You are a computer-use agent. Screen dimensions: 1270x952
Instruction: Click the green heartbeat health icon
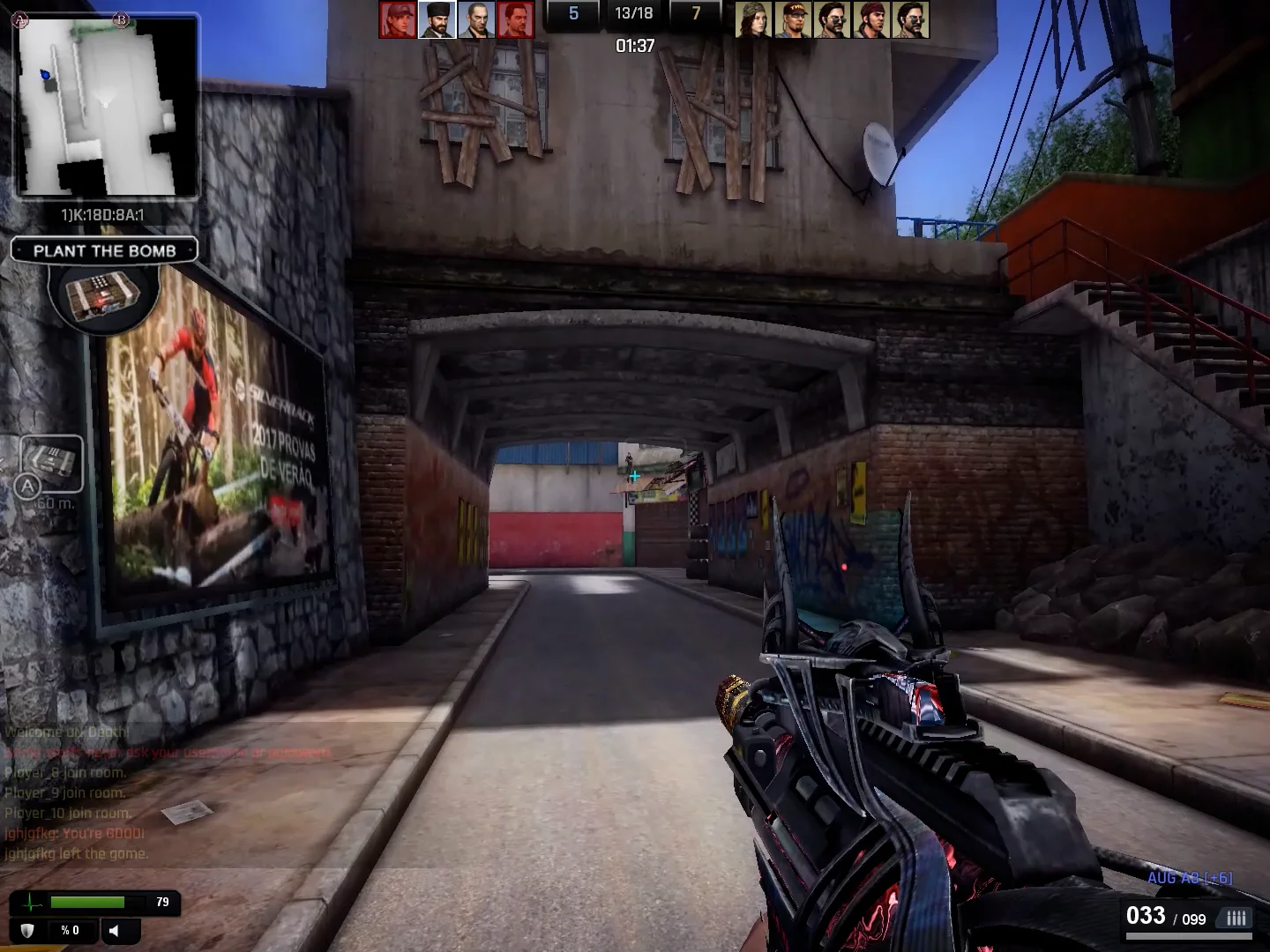tap(32, 903)
